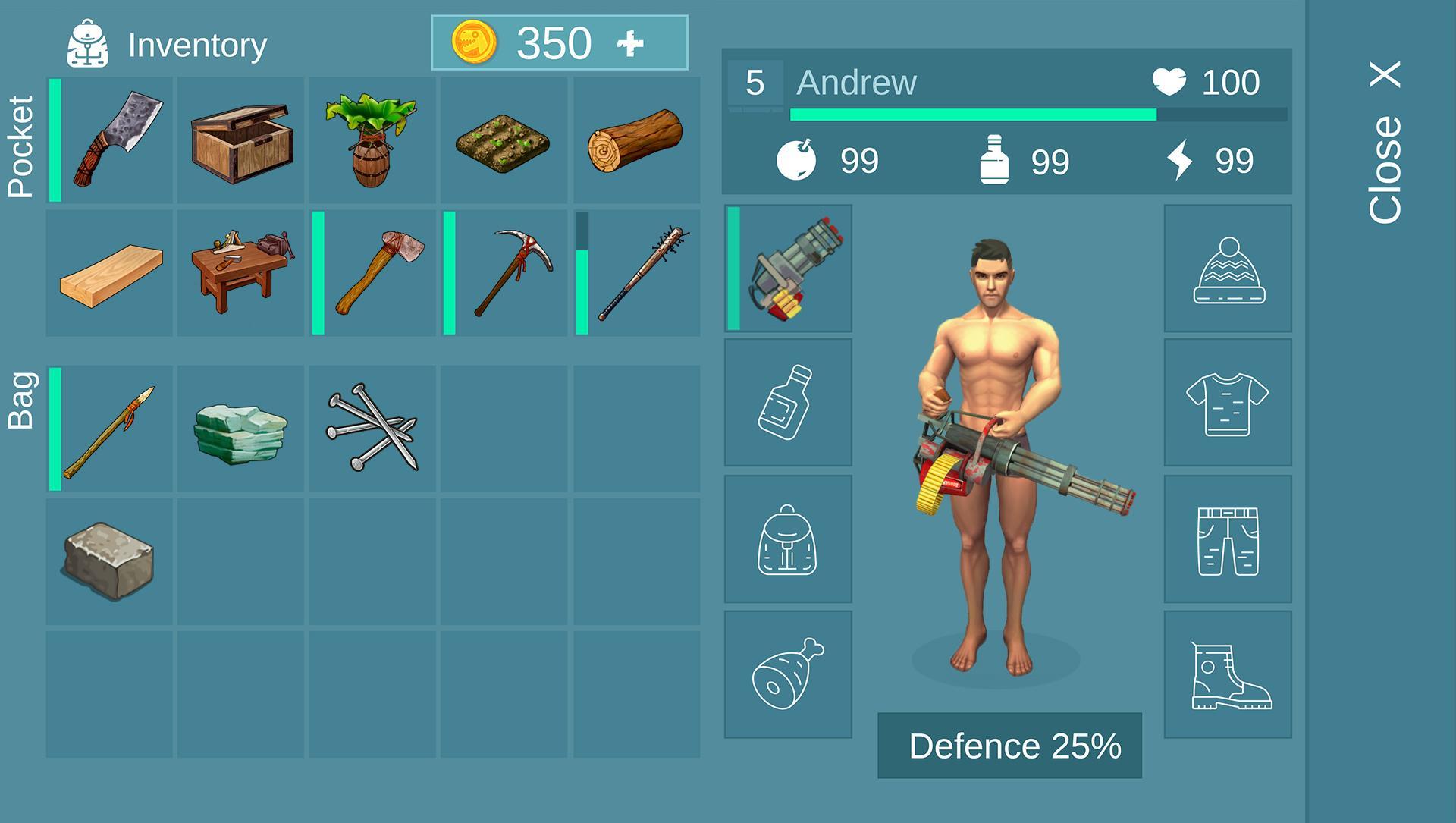This screenshot has height=823, width=1456.
Task: Select the spiked baseball bat
Action: [x=637, y=274]
